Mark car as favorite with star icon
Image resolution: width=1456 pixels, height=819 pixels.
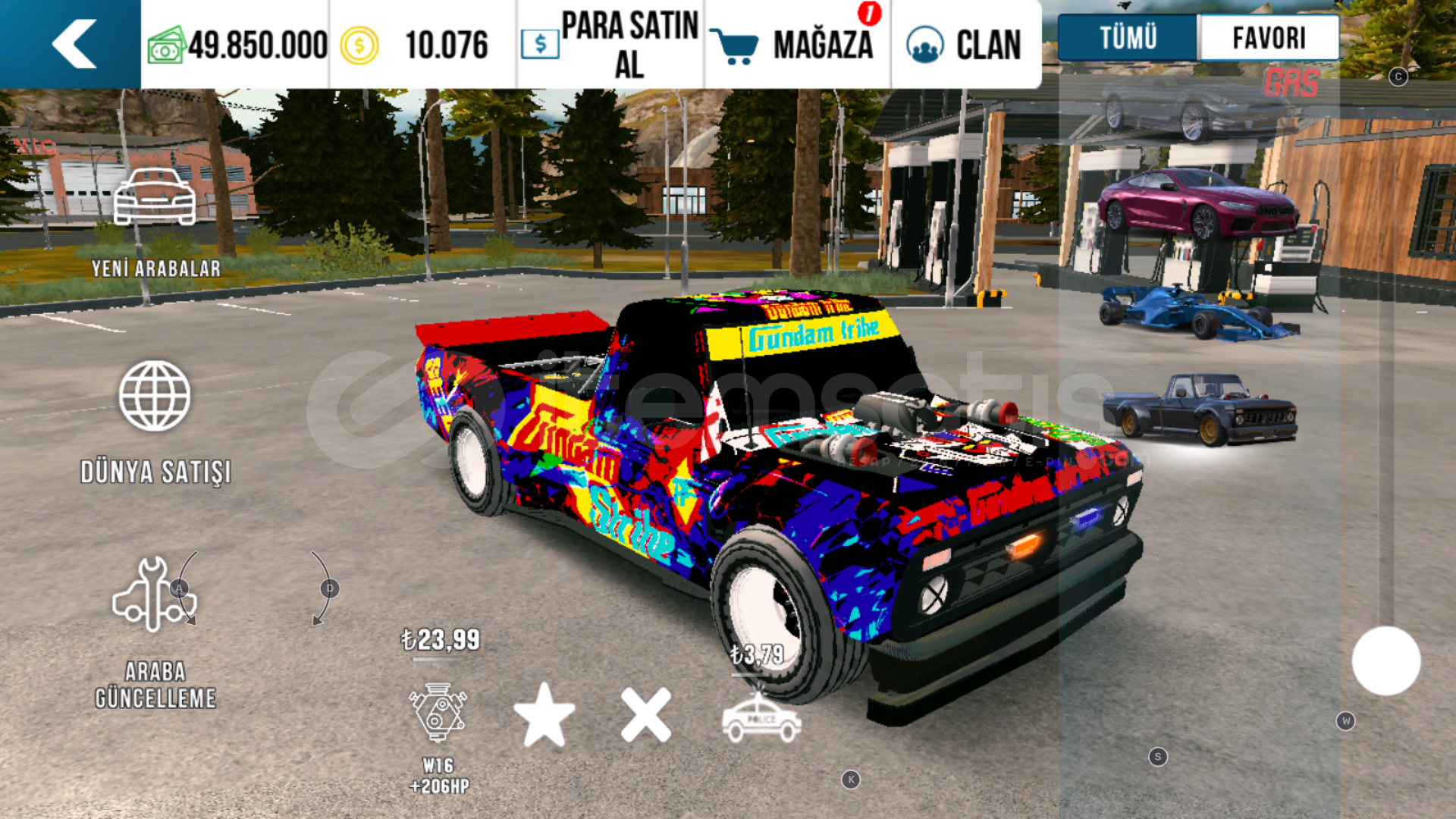(544, 715)
